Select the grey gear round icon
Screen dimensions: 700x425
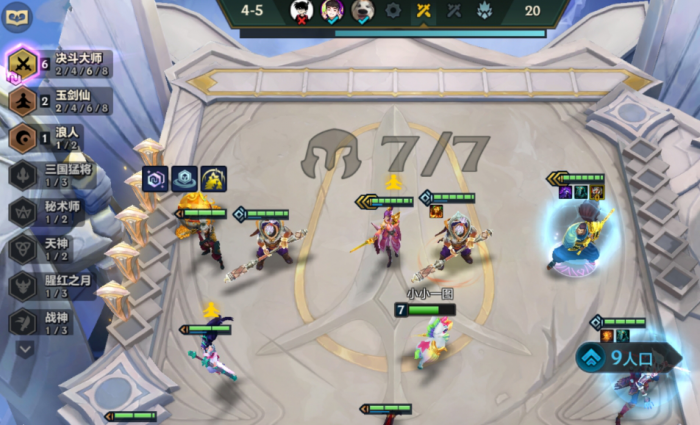[393, 10]
